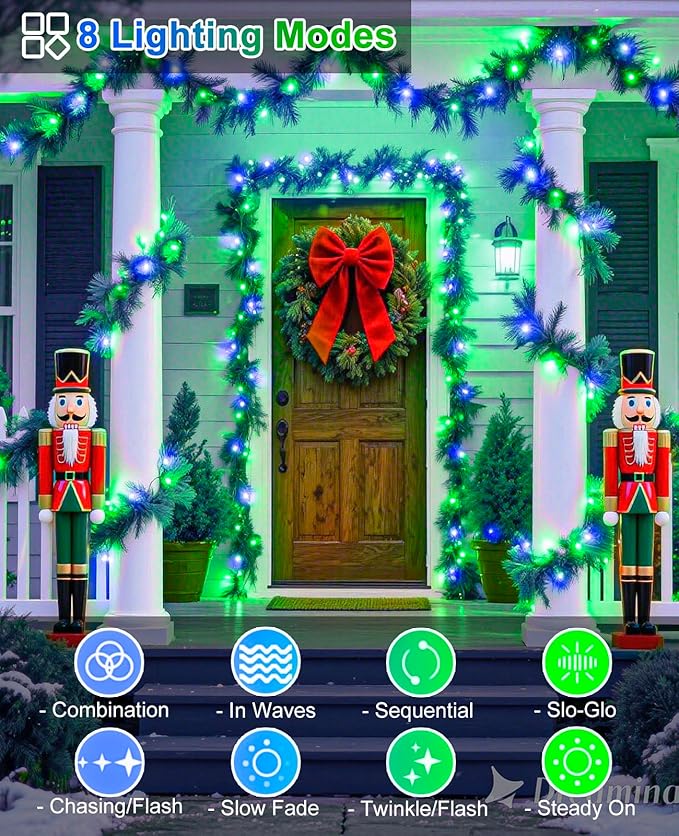
Task: Activate the Sequential mode icon
Action: click(421, 662)
